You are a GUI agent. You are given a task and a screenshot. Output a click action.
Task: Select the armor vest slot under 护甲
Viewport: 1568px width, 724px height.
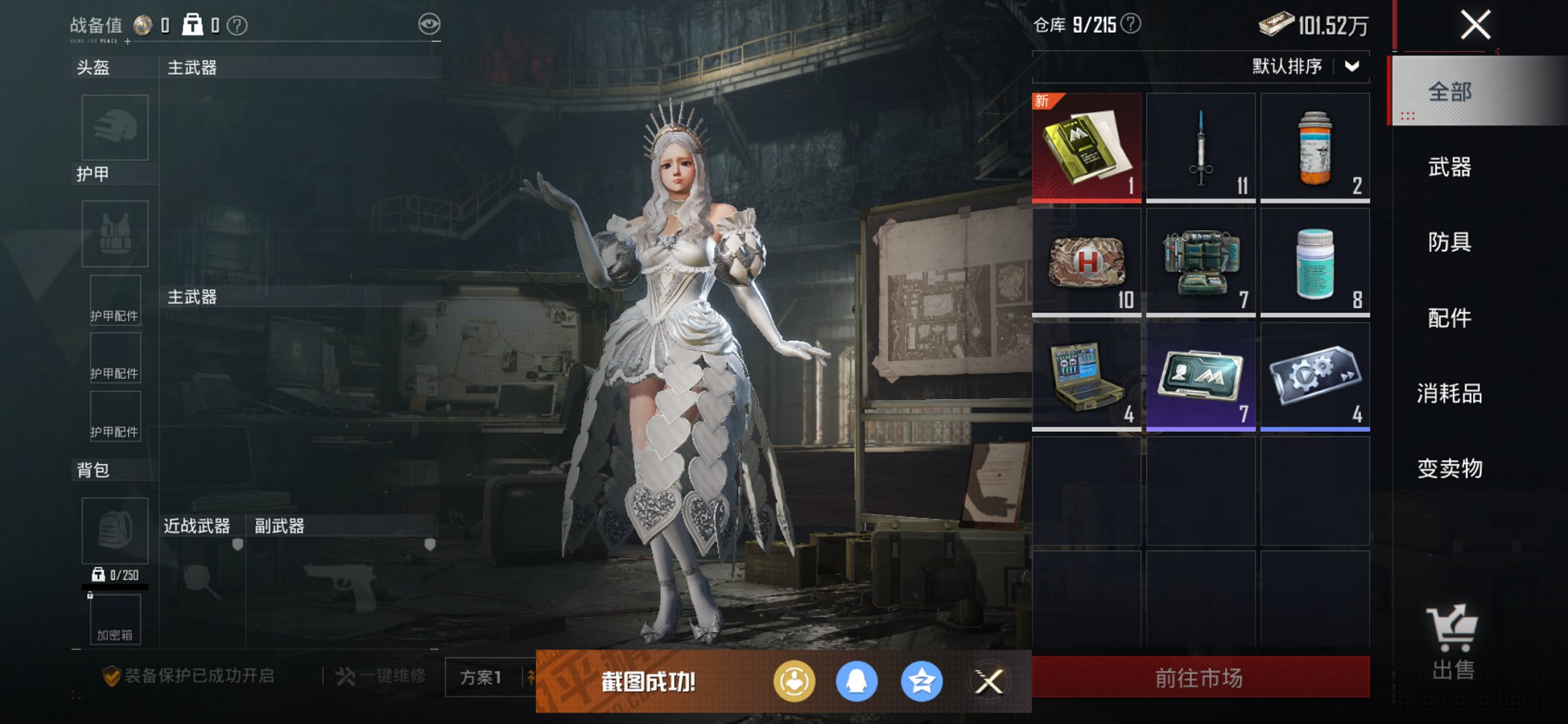click(114, 233)
